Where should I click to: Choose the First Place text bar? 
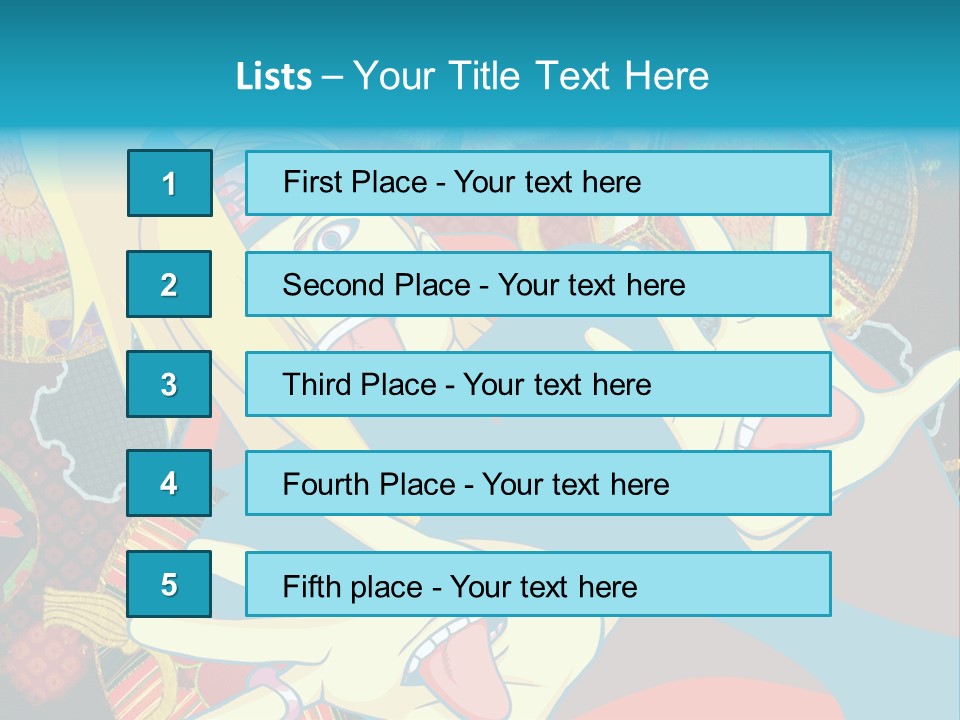coord(538,183)
